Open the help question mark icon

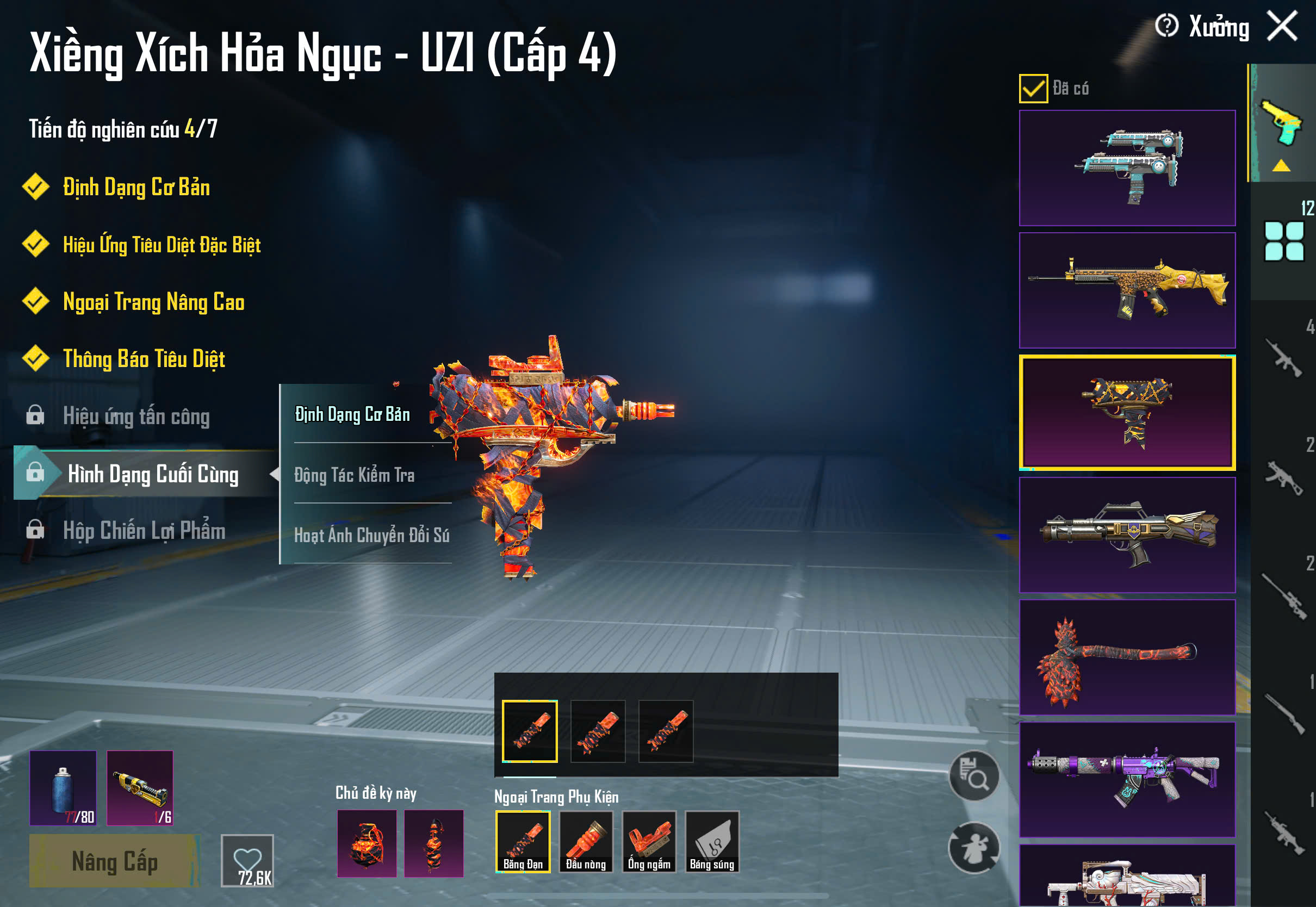[x=1166, y=26]
